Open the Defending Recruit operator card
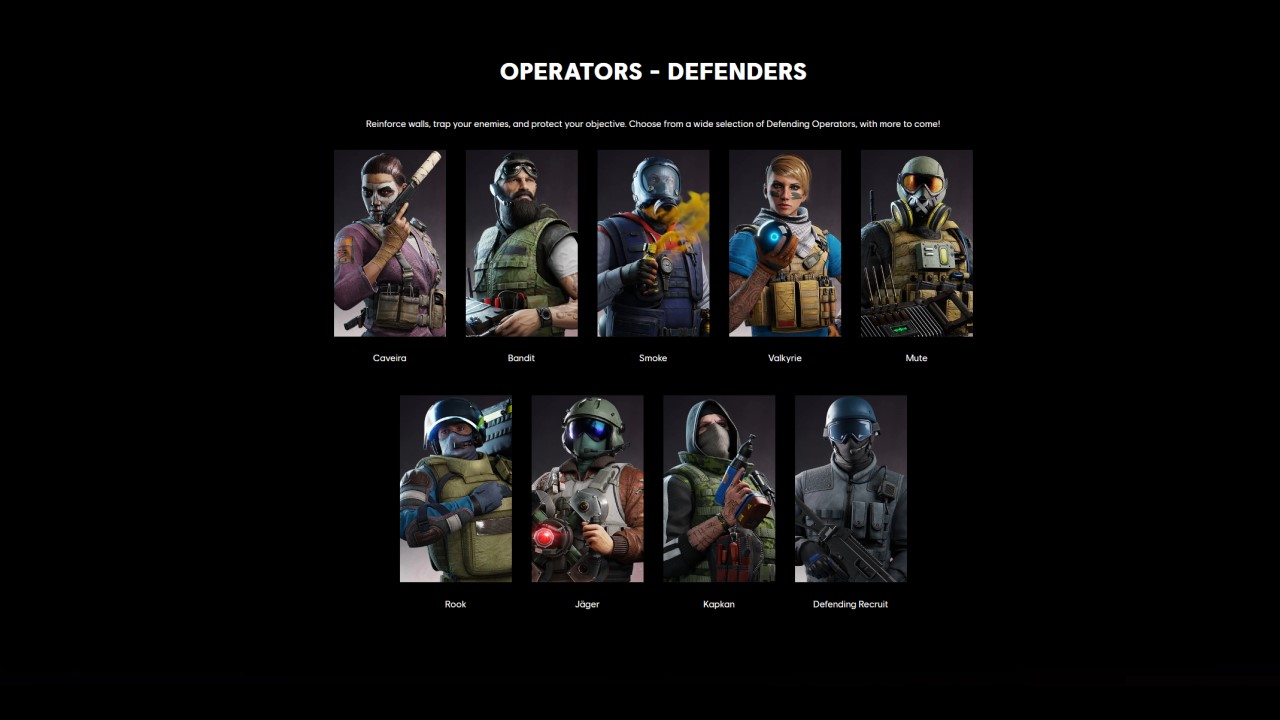Viewport: 1280px width, 720px height. coord(850,488)
